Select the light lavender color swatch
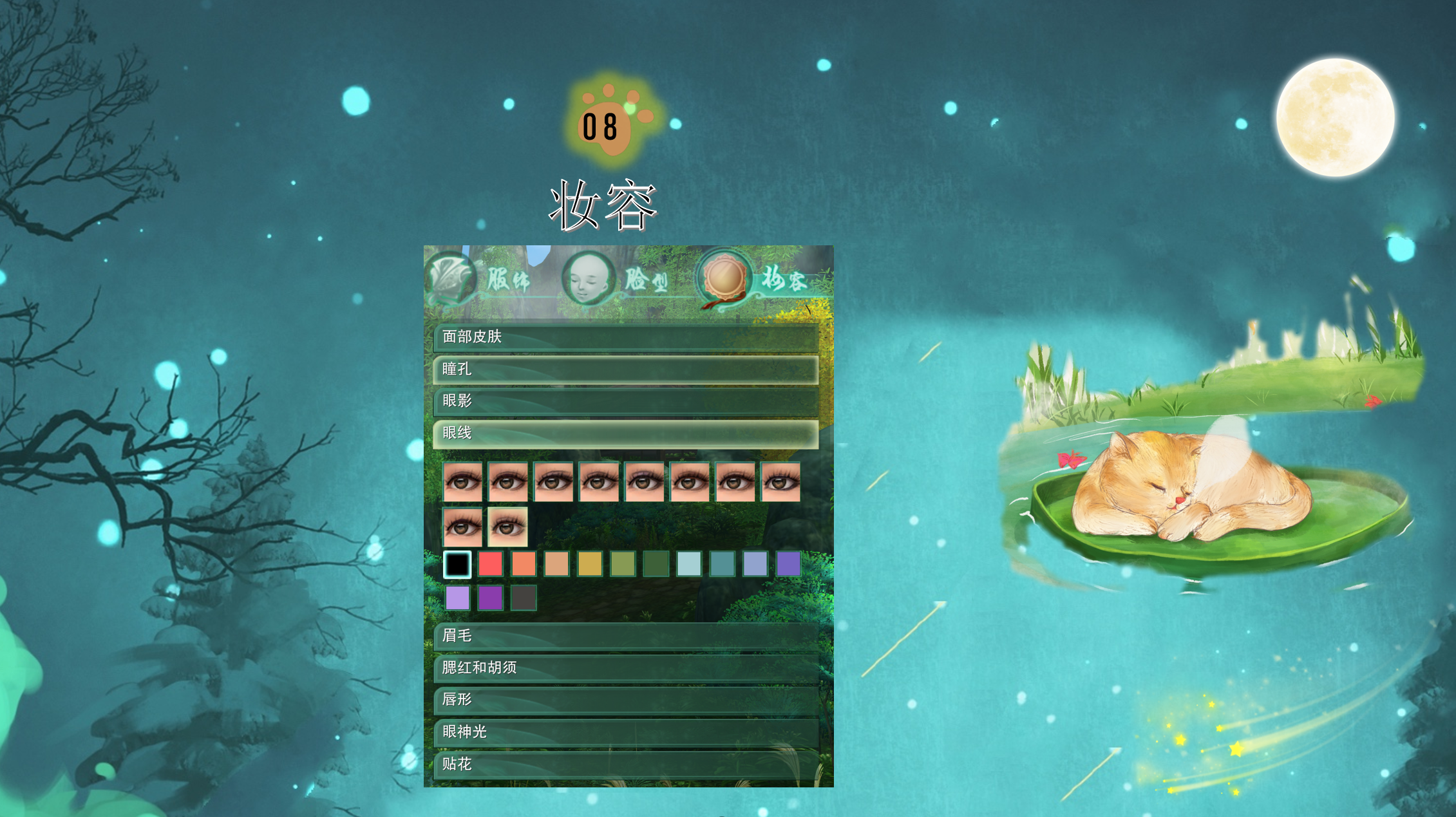The height and width of the screenshot is (817, 1456). pos(457,598)
